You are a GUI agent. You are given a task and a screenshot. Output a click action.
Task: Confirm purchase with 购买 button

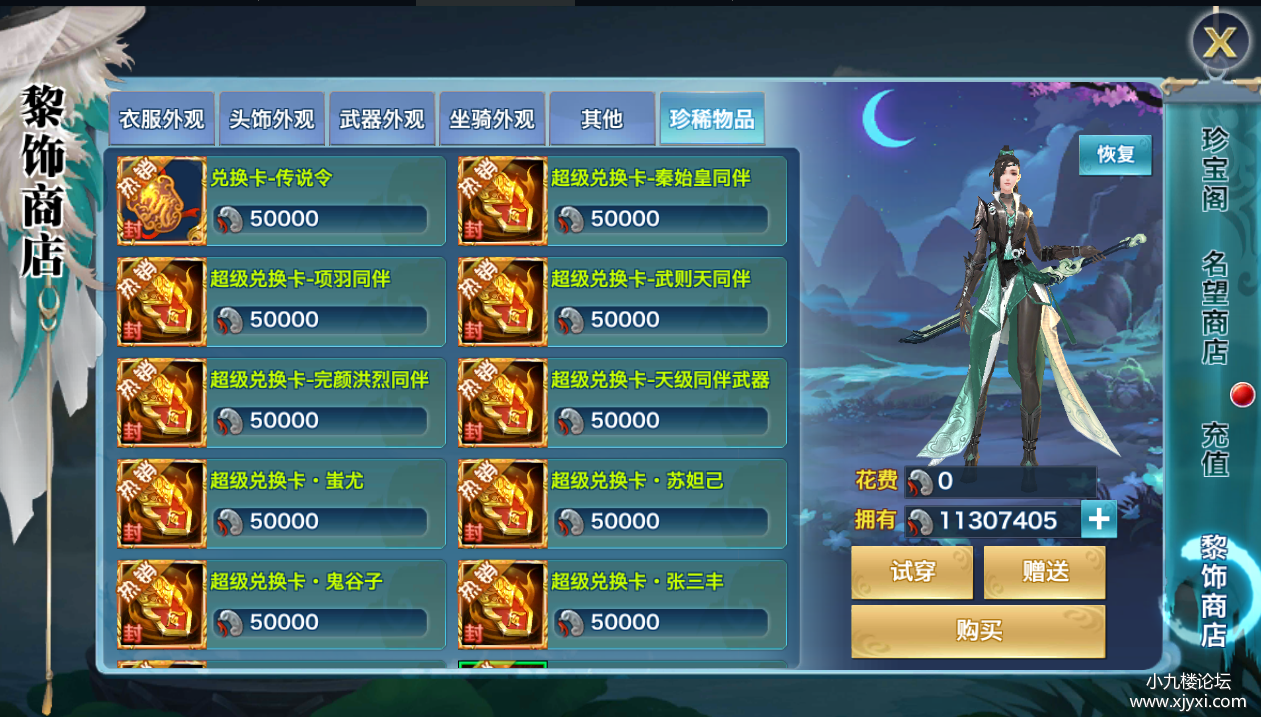[978, 631]
